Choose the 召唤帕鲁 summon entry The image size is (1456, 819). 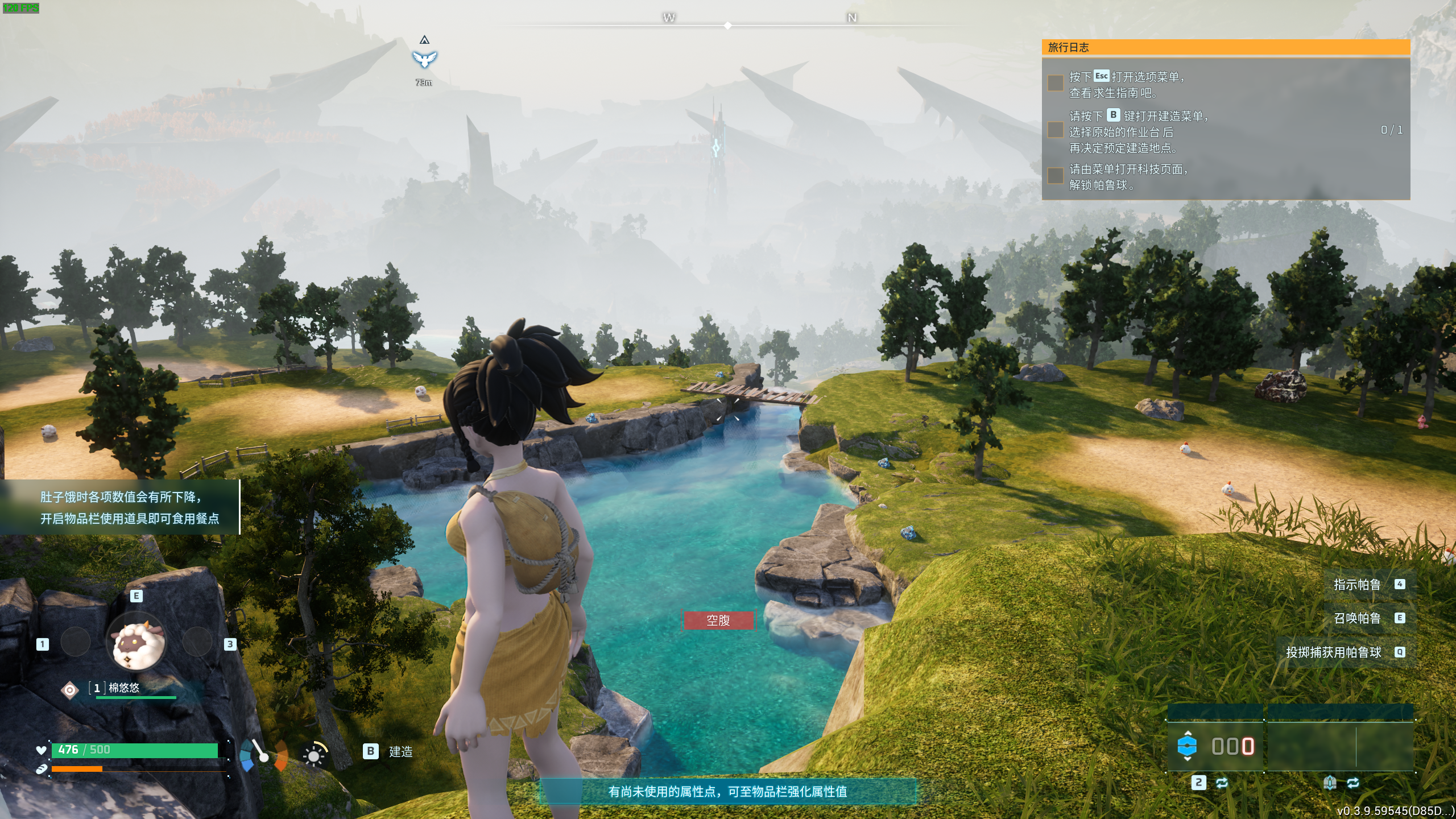tap(1357, 618)
